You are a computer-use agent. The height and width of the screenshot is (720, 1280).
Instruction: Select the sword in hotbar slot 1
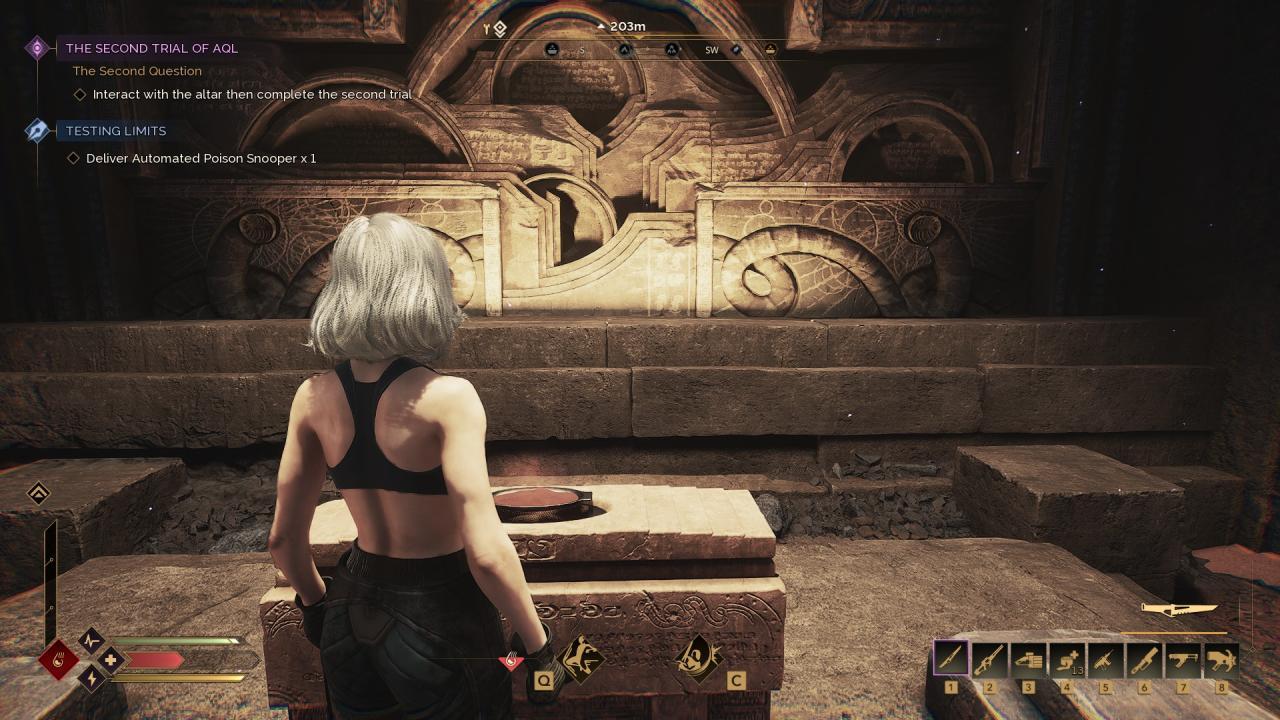951,659
